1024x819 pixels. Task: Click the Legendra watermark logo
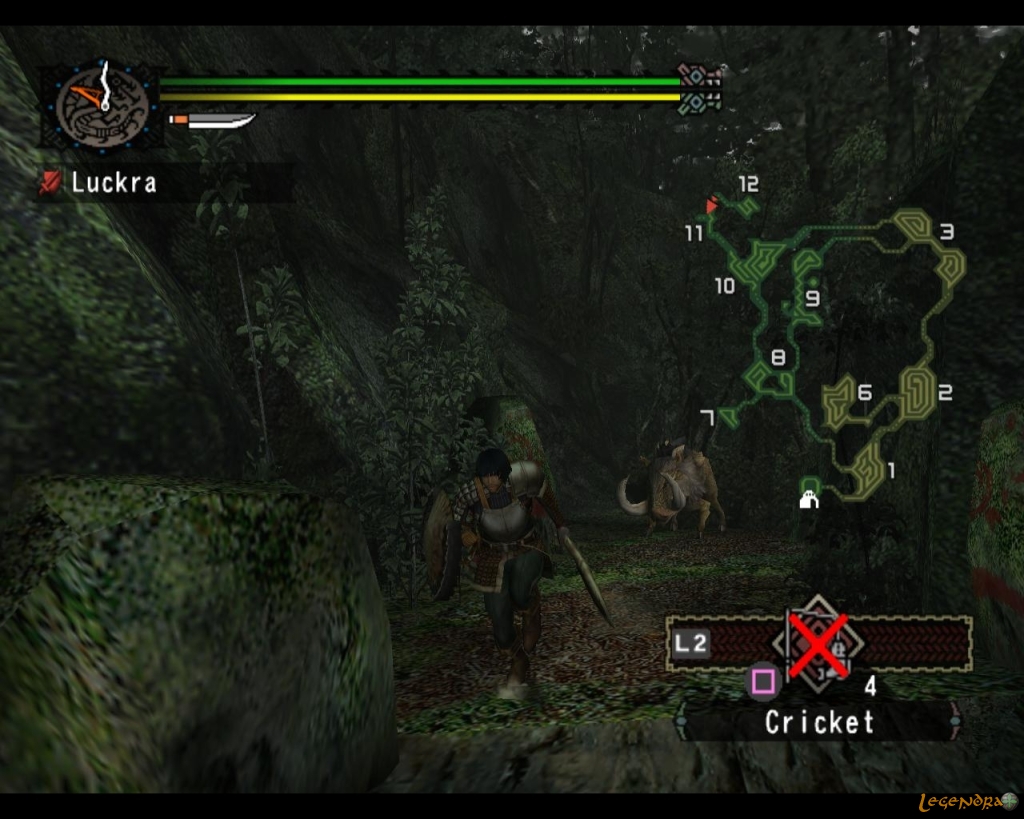(966, 801)
